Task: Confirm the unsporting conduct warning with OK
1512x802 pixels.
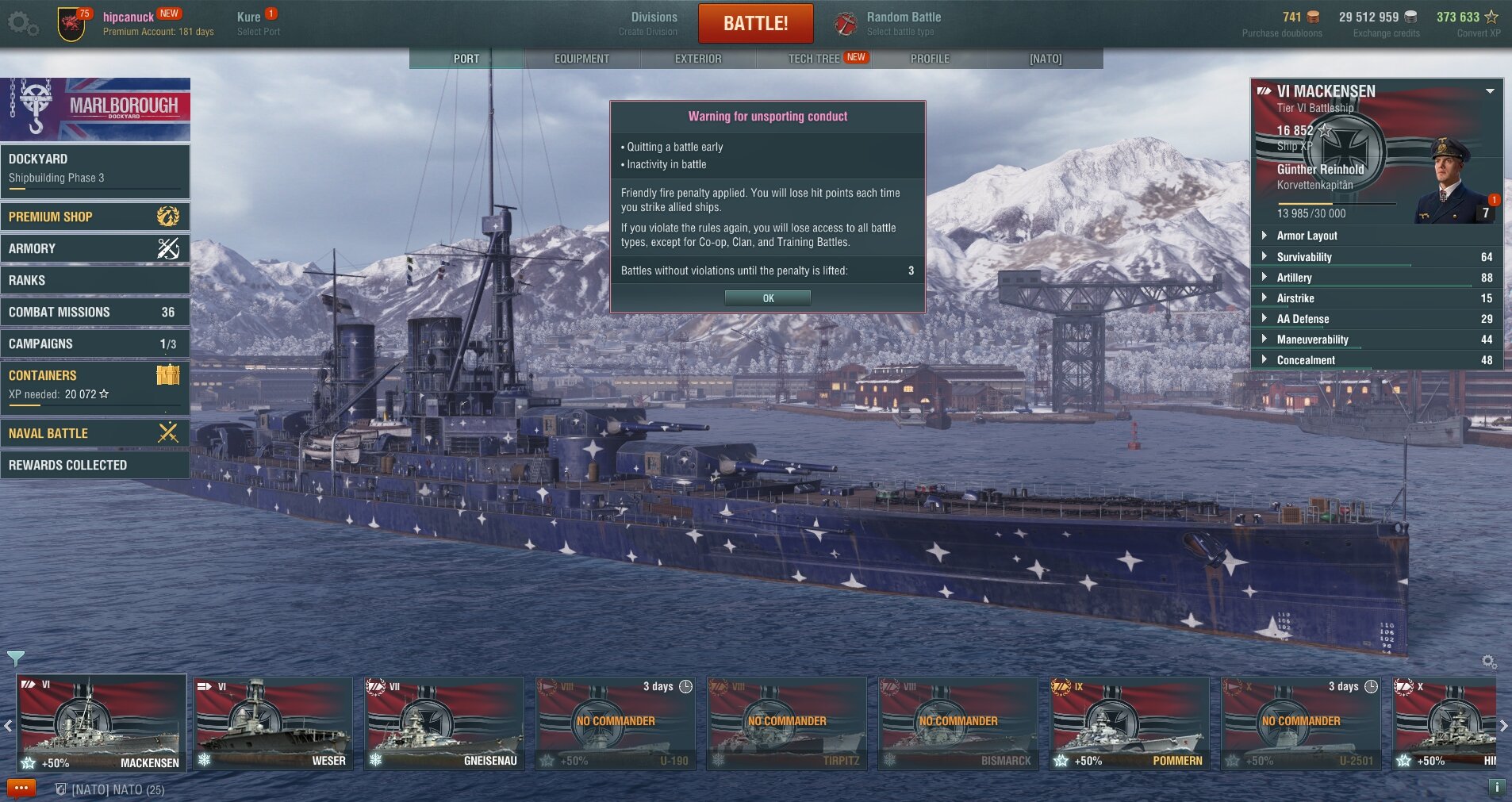Action: pyautogui.click(x=767, y=298)
